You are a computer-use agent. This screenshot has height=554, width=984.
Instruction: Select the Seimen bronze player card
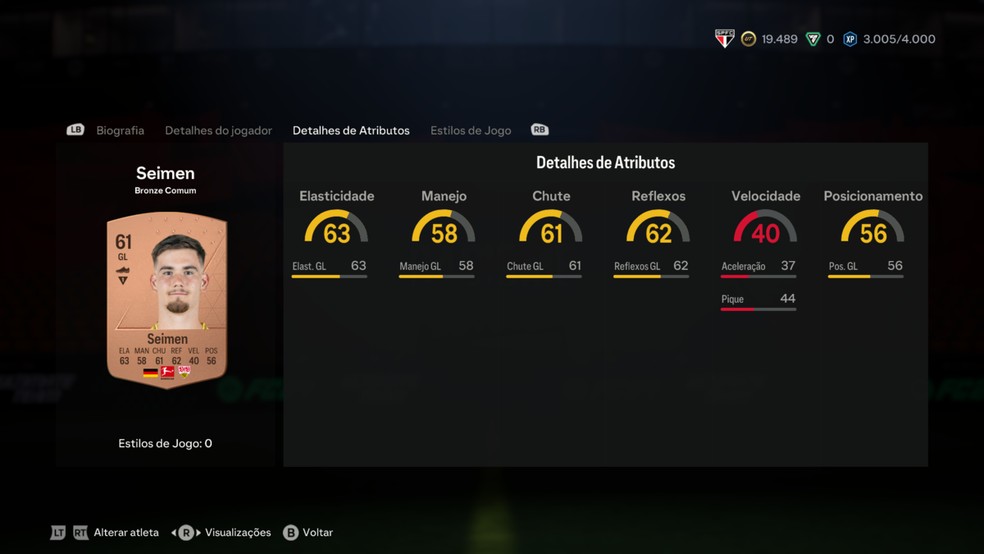pos(167,300)
